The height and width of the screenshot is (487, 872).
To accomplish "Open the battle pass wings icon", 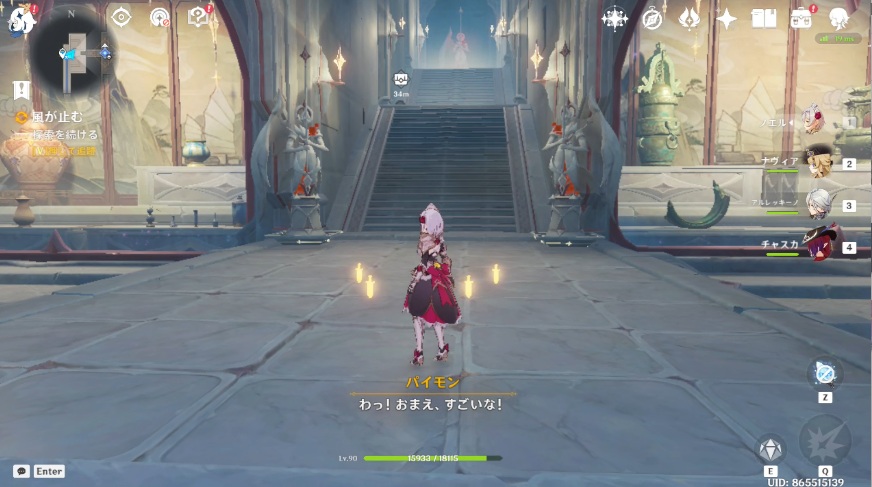I will point(689,18).
